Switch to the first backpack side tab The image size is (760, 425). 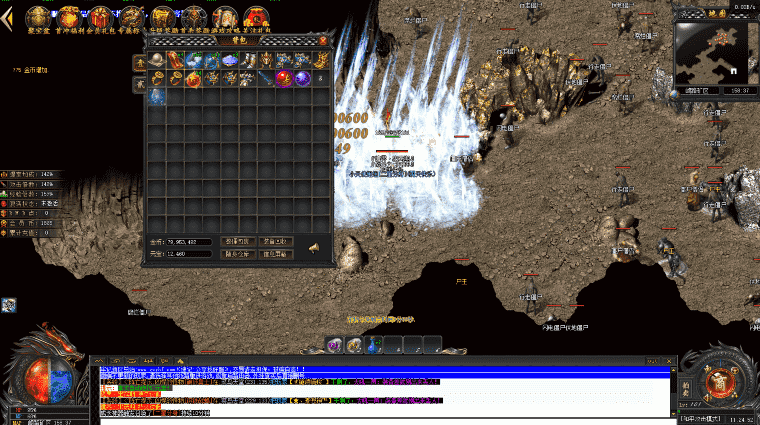pos(139,62)
